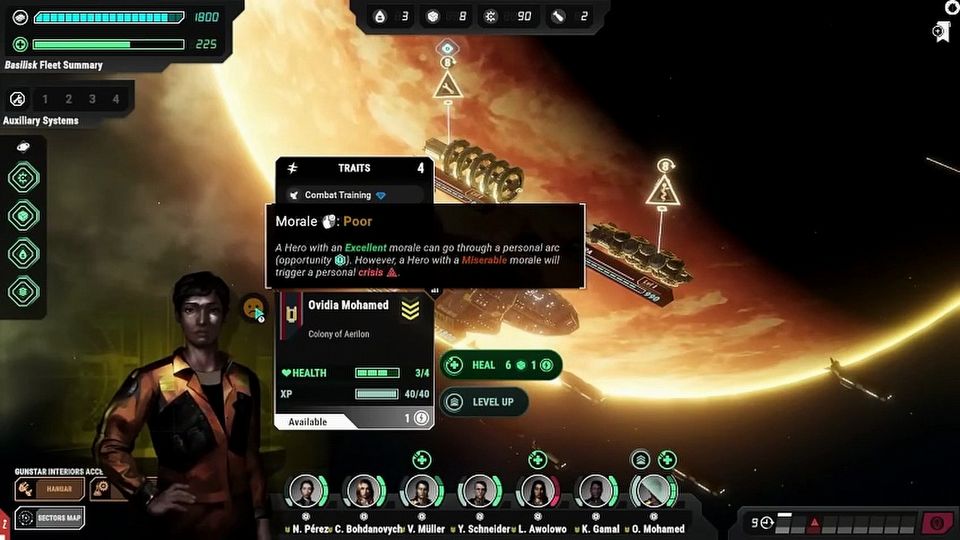Select the left warning triangle fleet marker
960x540 pixels.
[447, 85]
